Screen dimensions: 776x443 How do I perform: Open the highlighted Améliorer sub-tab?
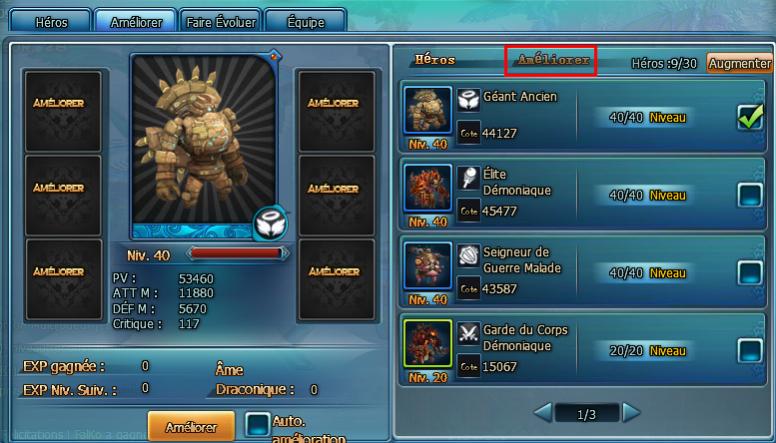pos(552,61)
